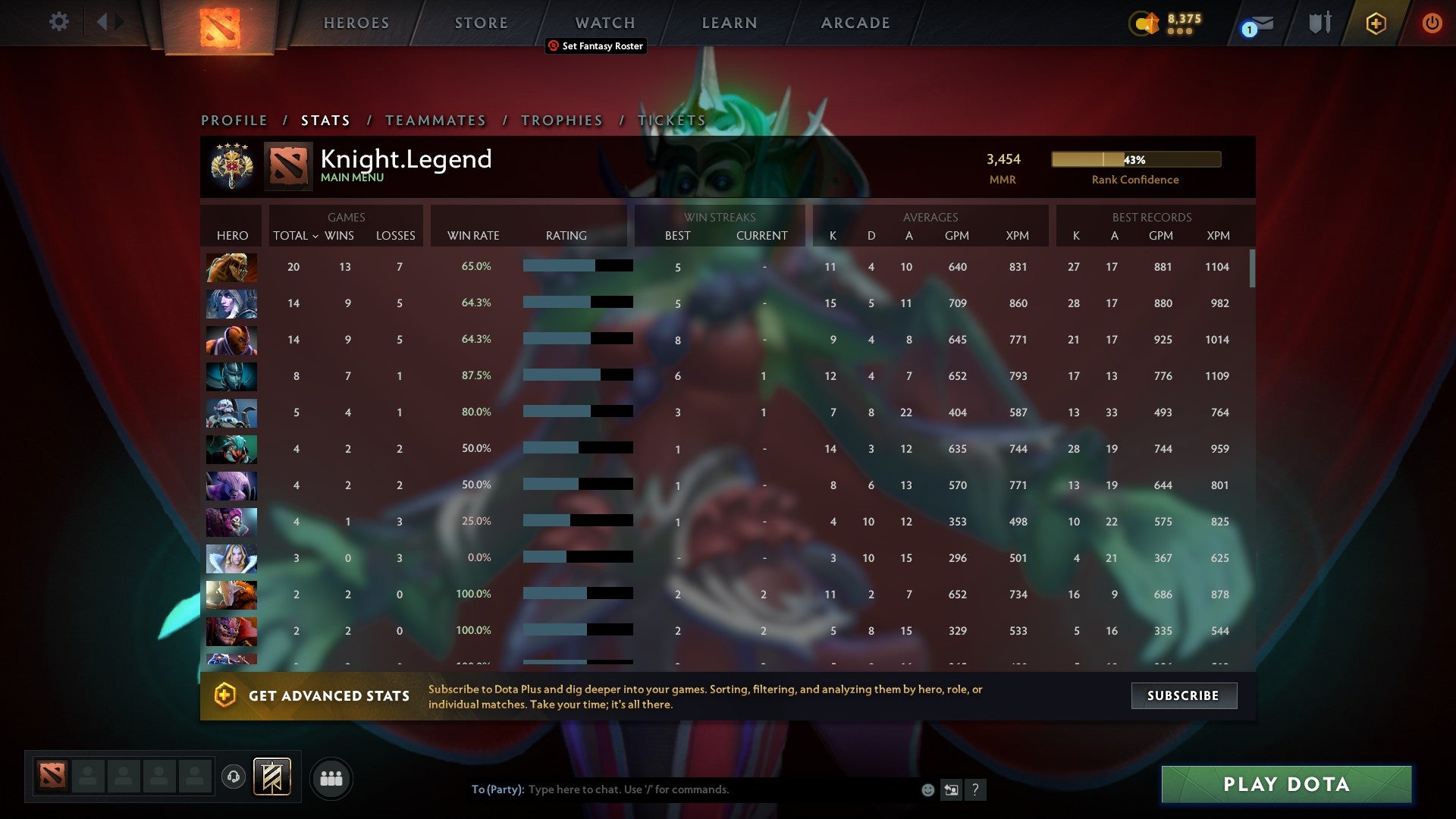Toggle the chat channel switch icon
This screenshot has height=819, width=1456.
(x=951, y=789)
